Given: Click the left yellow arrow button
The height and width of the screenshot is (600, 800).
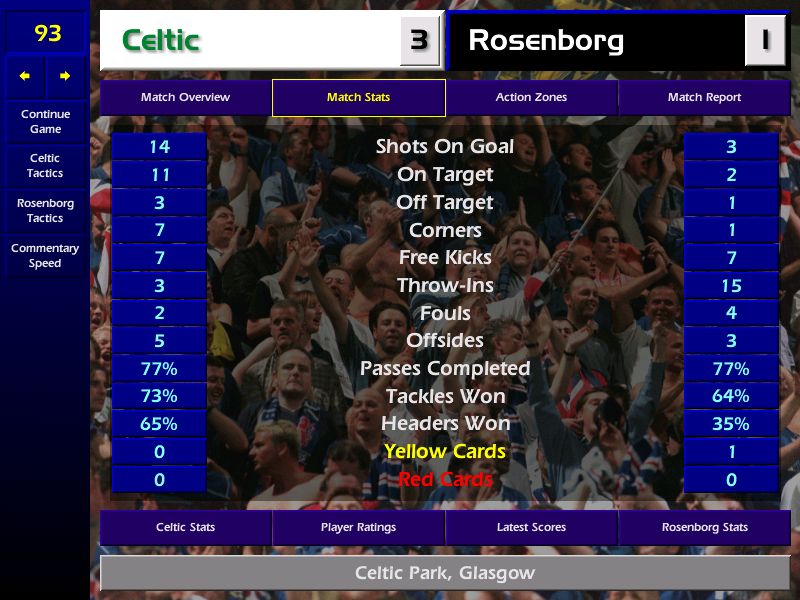Looking at the screenshot, I should tap(25, 76).
